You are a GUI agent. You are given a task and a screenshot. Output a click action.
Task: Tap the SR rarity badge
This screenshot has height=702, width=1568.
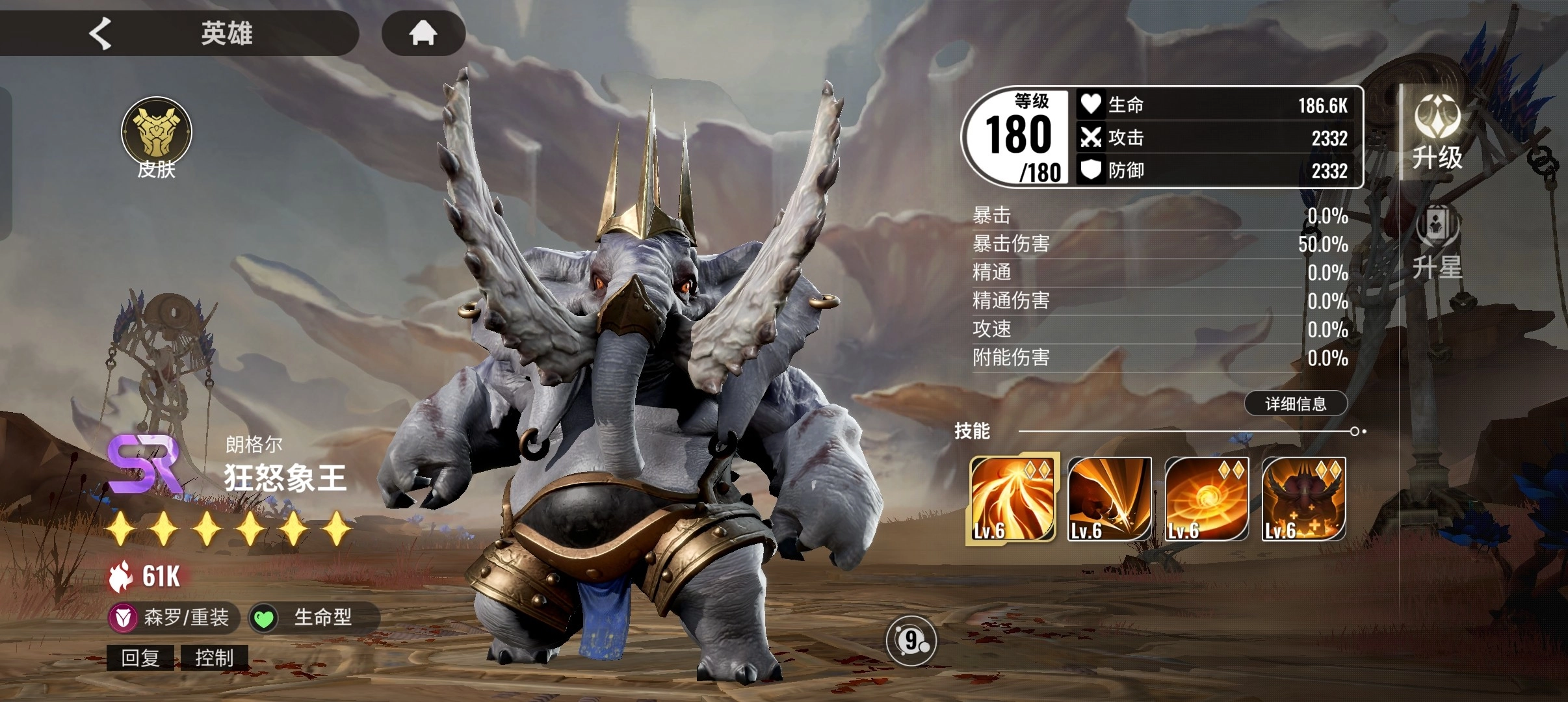point(144,464)
